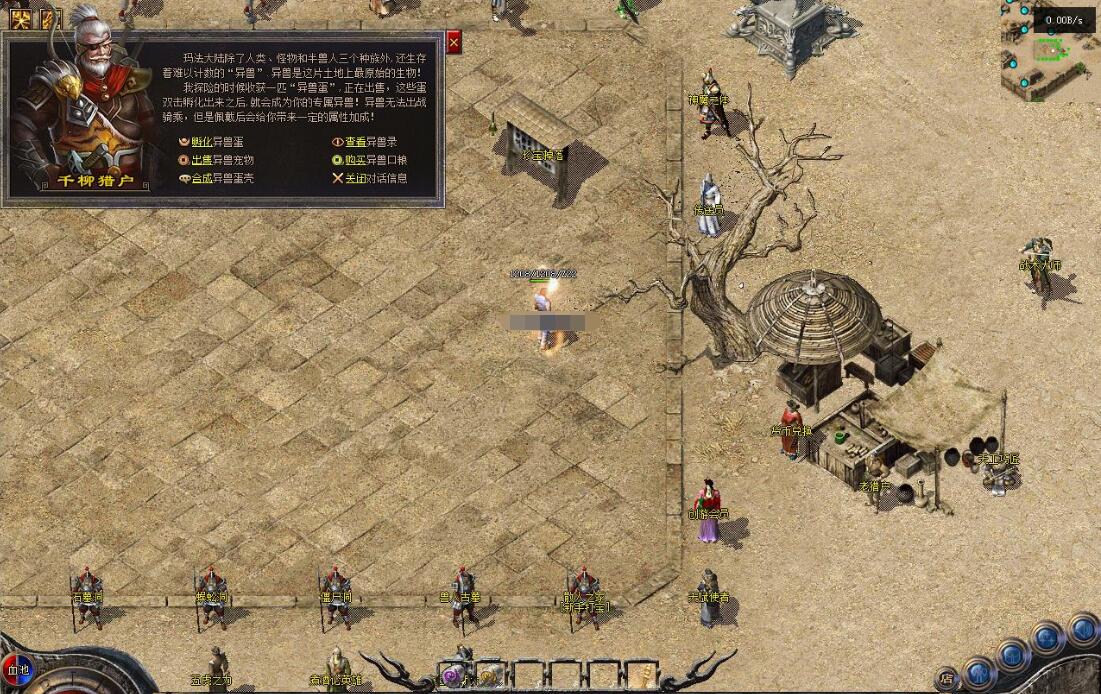Open the 店 shop button

point(946,678)
